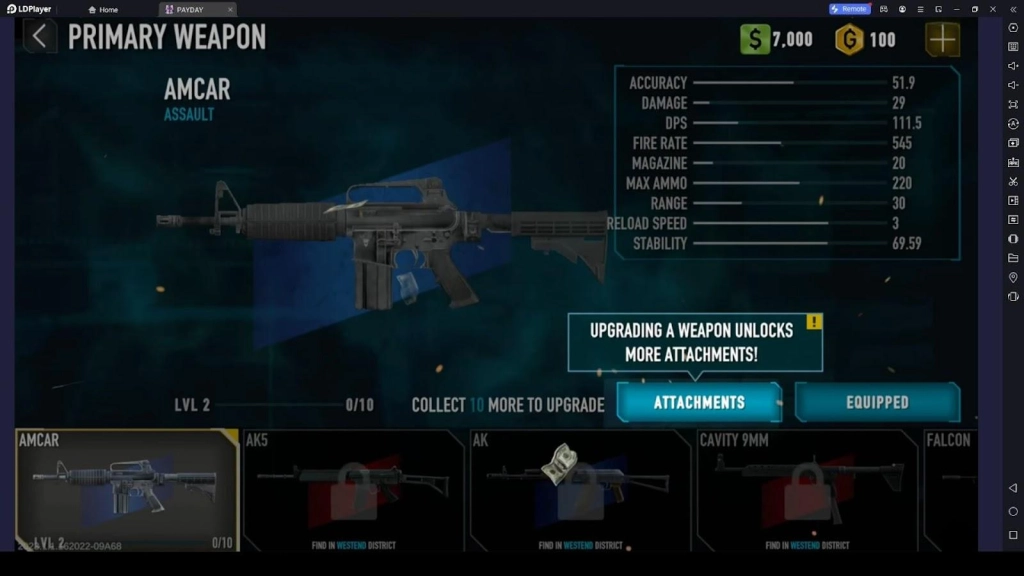Open the Attachments menu
Screen dimensions: 1024x576
pyautogui.click(x=699, y=402)
